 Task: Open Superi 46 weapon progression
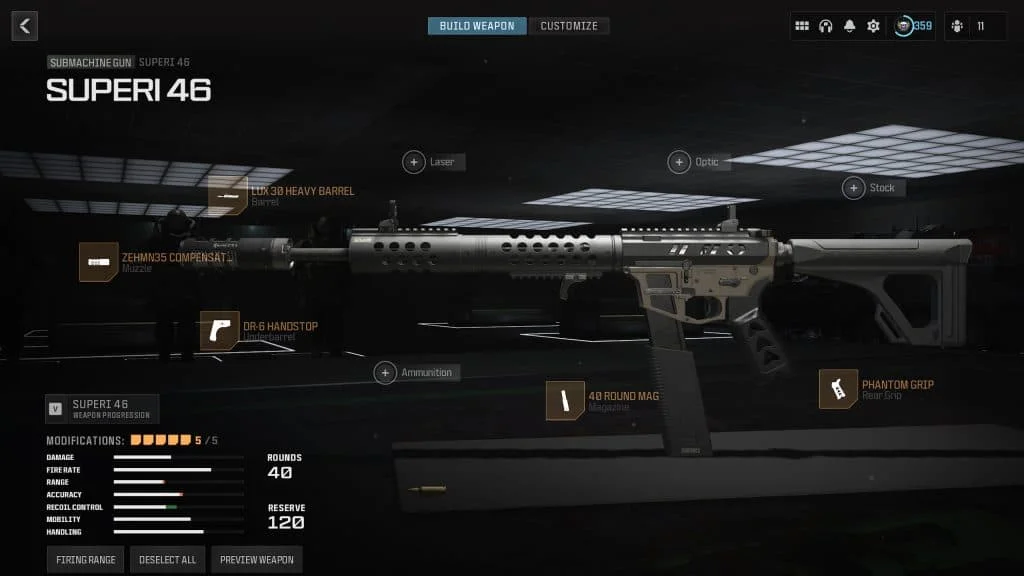click(x=102, y=409)
